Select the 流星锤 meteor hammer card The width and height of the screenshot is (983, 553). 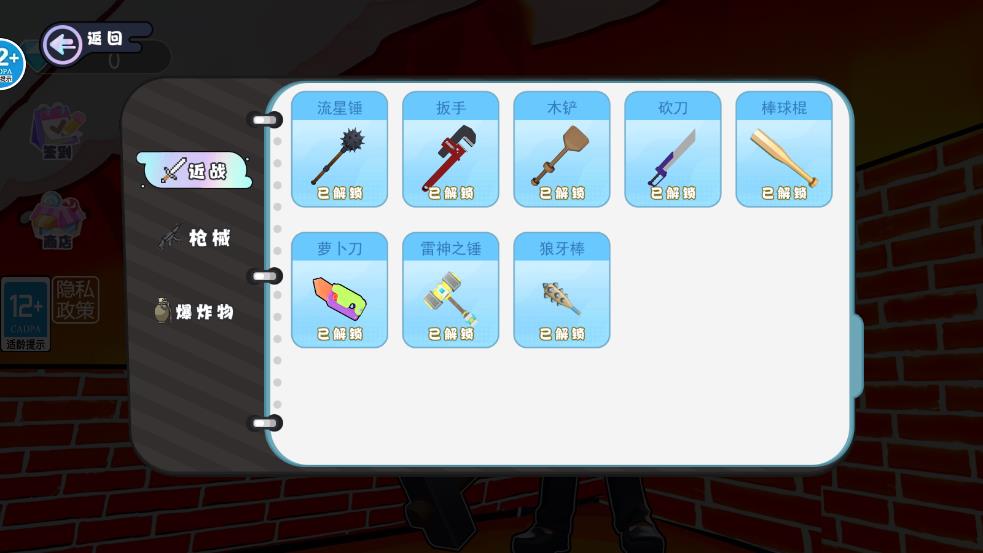[x=339, y=150]
